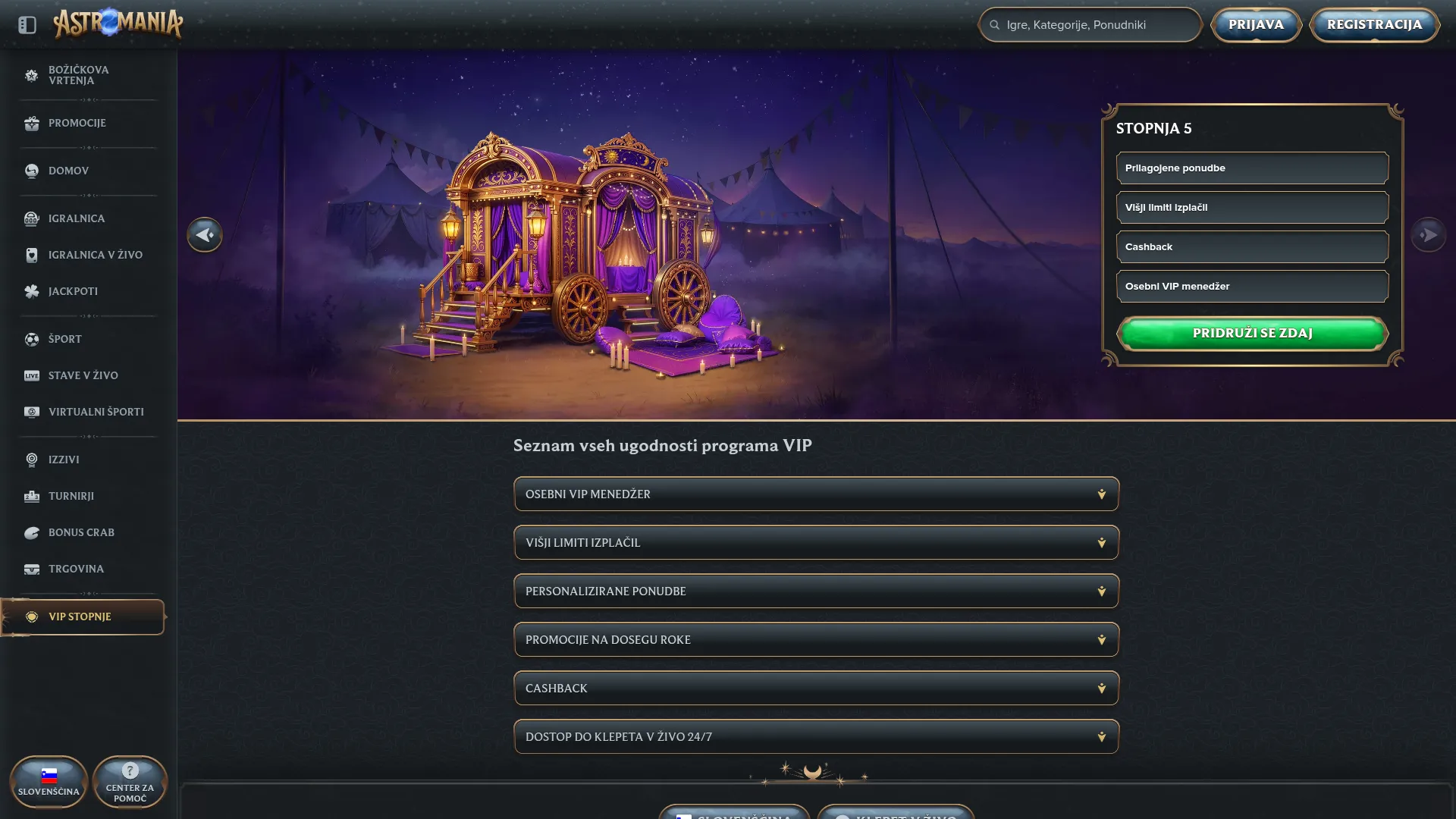Open the Promocije menu entry
Viewport: 1456px width, 819px height.
point(77,123)
